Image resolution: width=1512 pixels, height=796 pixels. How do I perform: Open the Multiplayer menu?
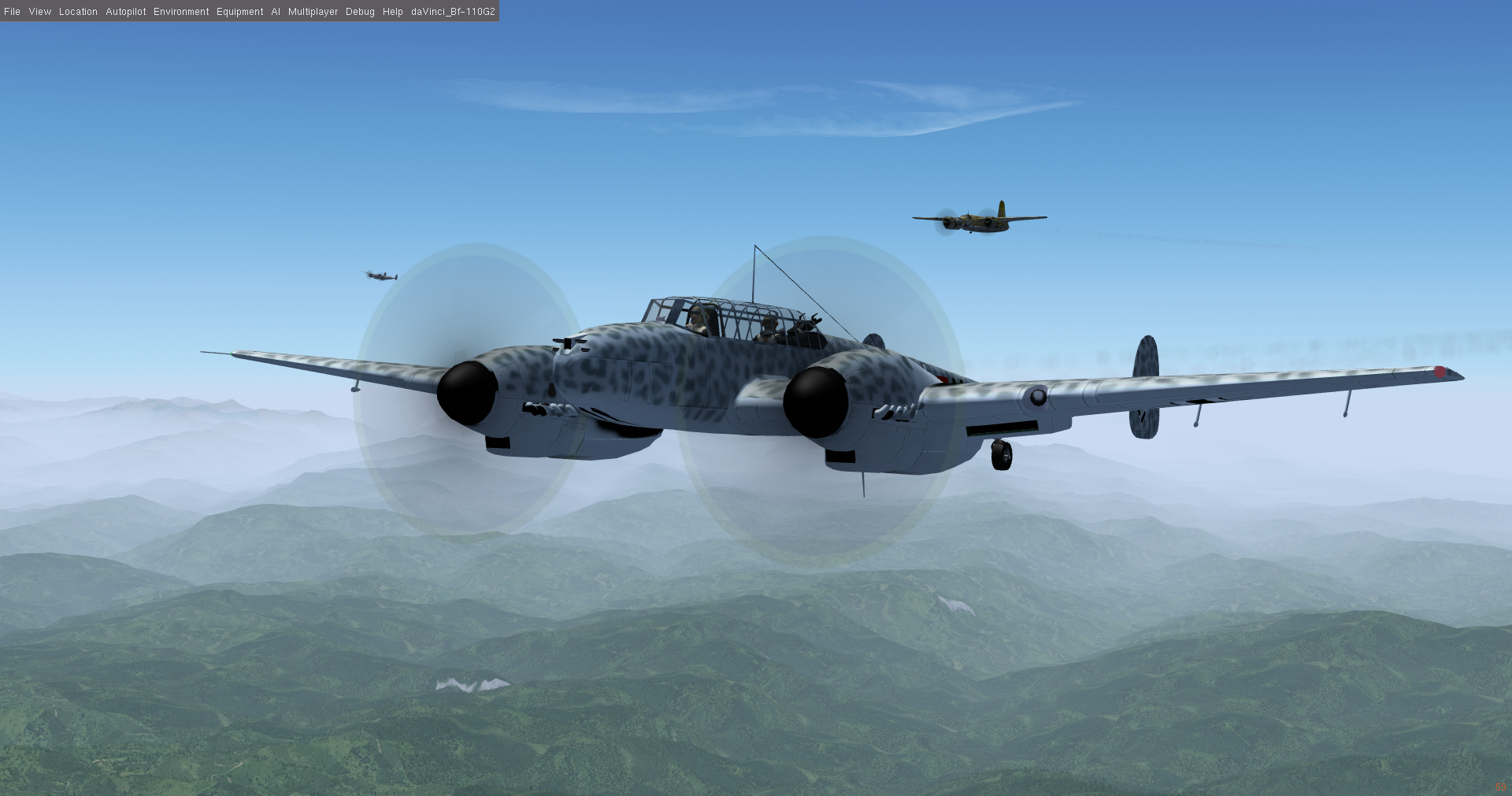pyautogui.click(x=313, y=12)
